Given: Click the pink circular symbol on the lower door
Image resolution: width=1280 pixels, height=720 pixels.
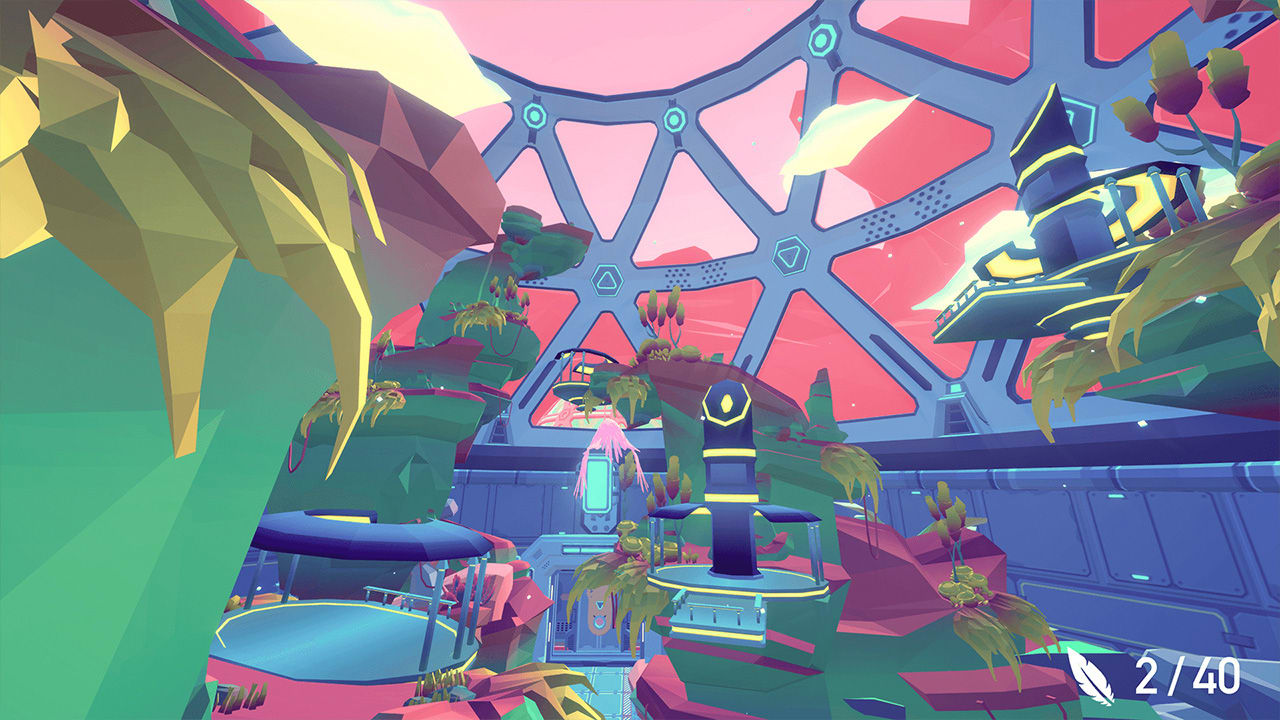Looking at the screenshot, I should point(601,623).
